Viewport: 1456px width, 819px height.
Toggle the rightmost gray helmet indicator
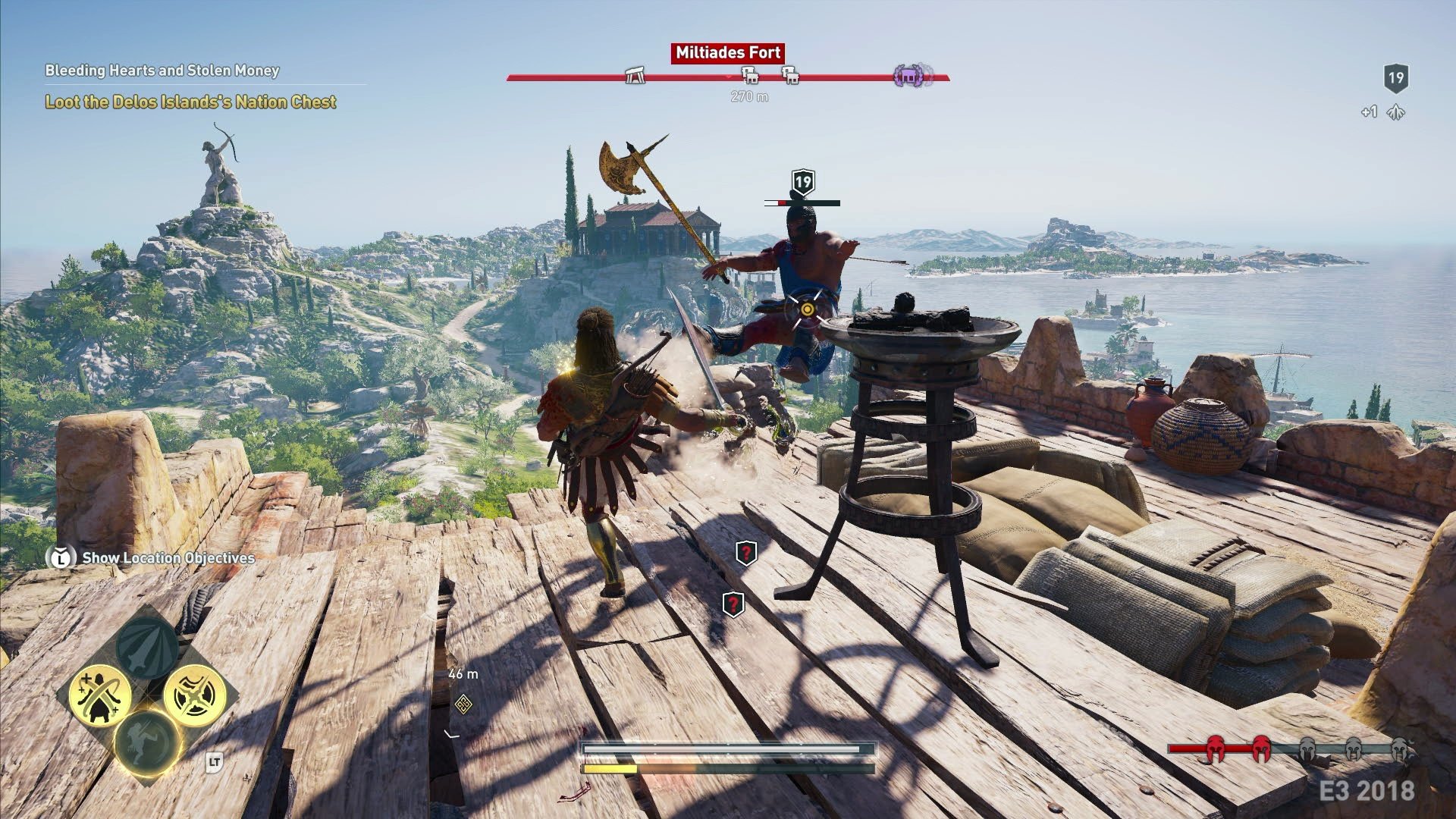click(x=1399, y=747)
